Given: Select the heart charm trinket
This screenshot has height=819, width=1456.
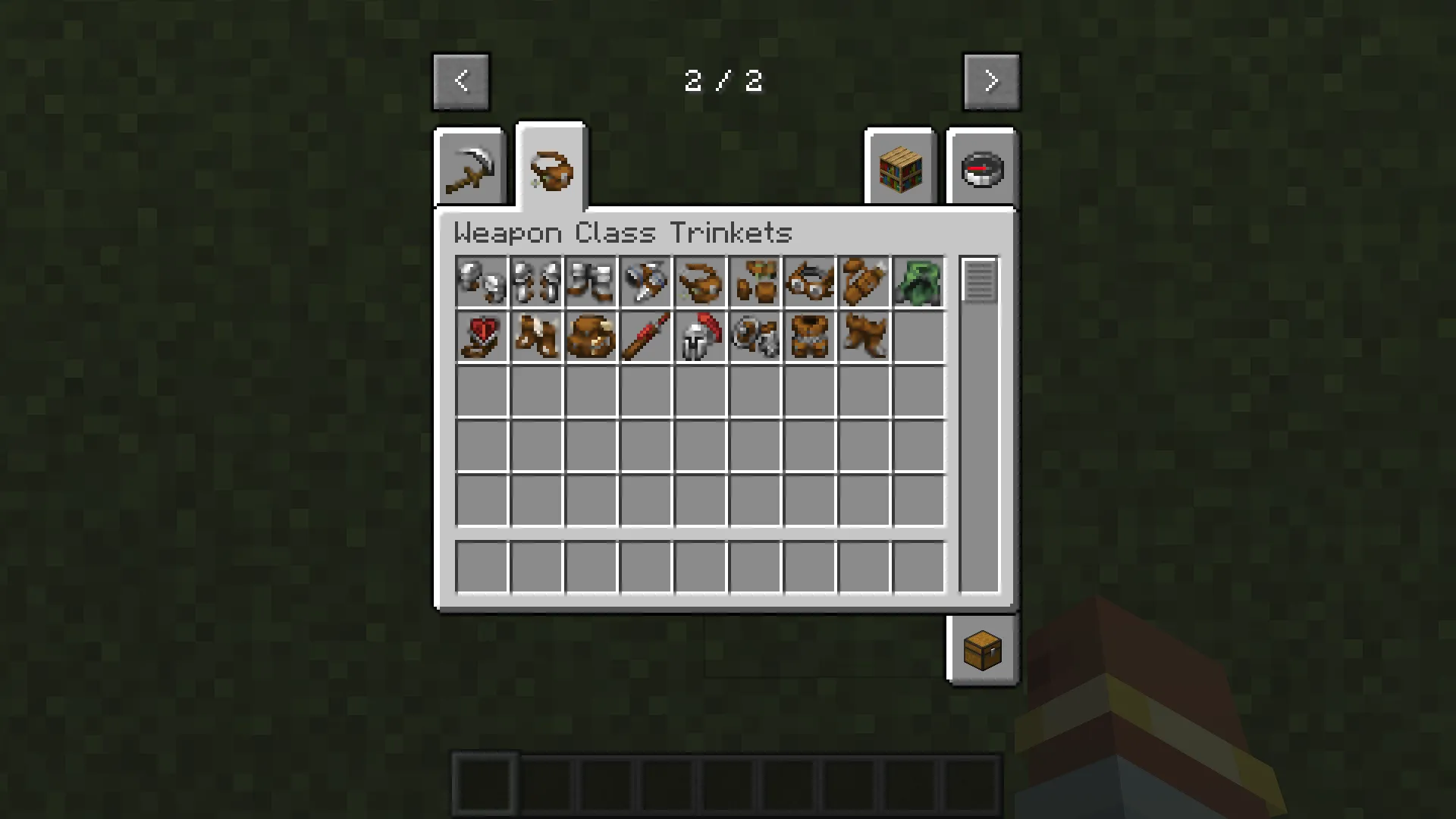Looking at the screenshot, I should click(482, 337).
